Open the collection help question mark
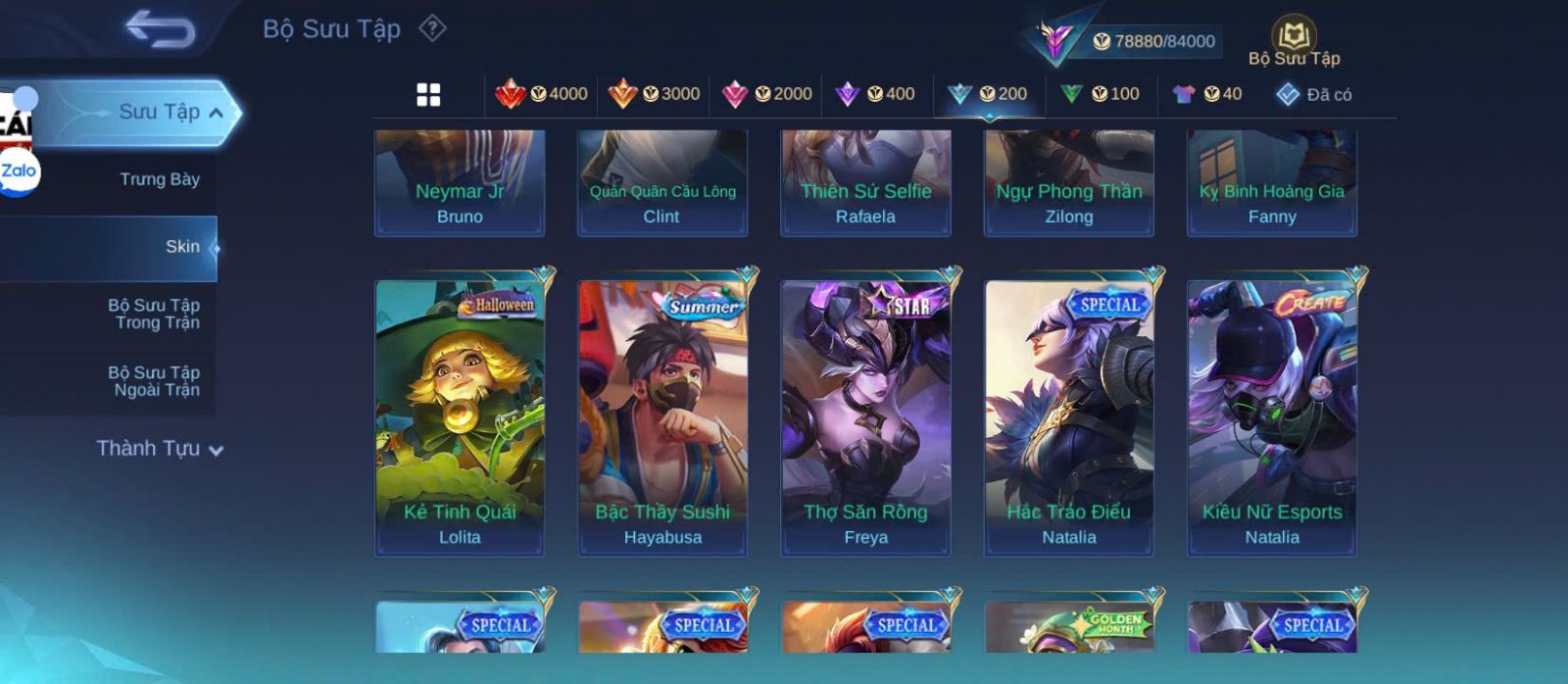 pyautogui.click(x=432, y=28)
